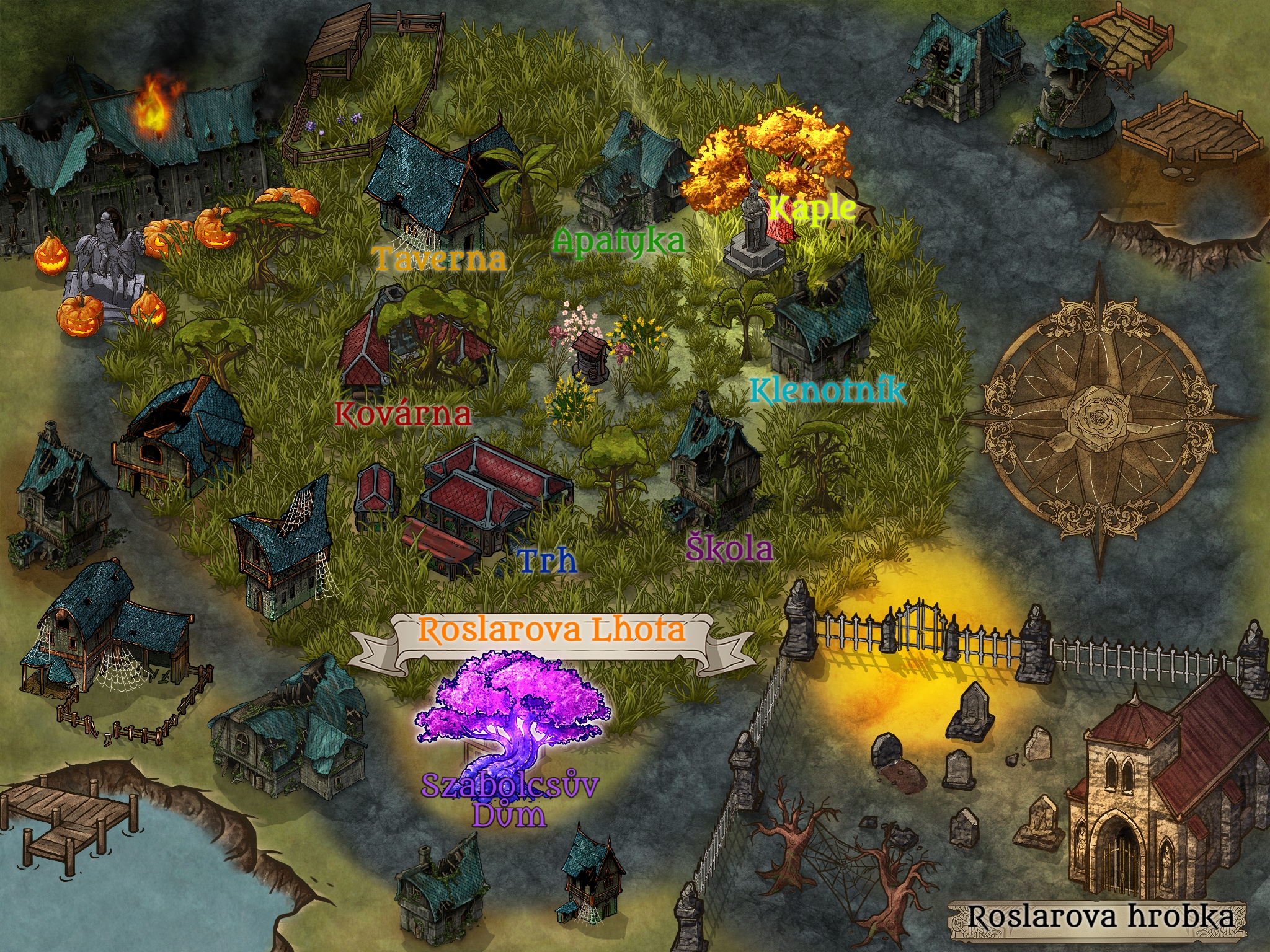Click the Roslarova Lhota banner
The height and width of the screenshot is (952, 1270).
pyautogui.click(x=552, y=630)
